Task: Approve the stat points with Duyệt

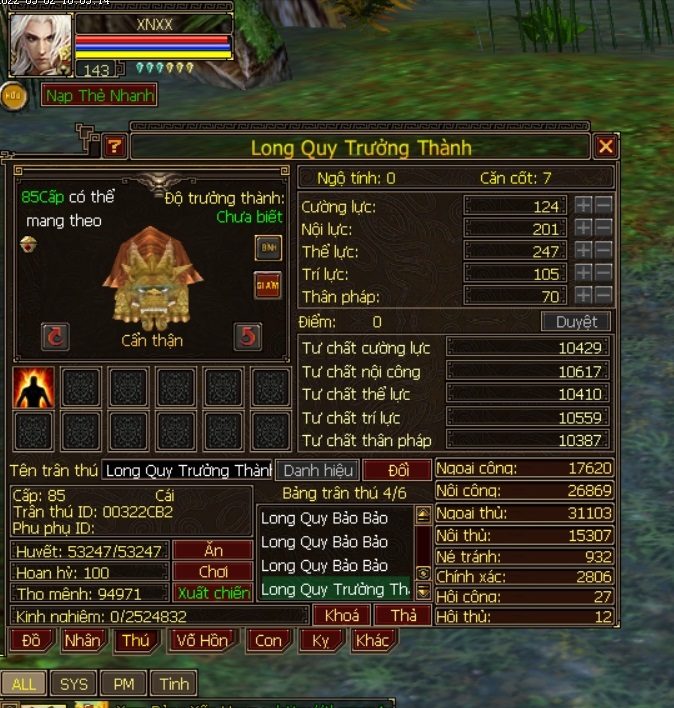Action: click(x=576, y=322)
